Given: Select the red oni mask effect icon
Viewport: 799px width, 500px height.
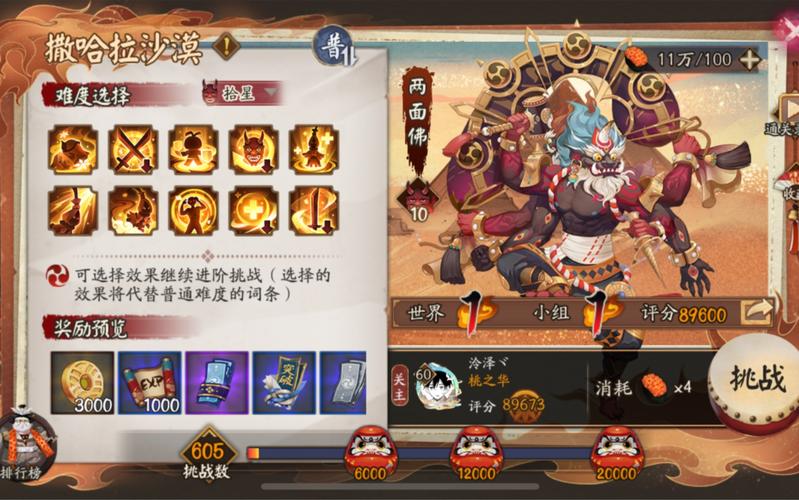Looking at the screenshot, I should pos(252,148).
